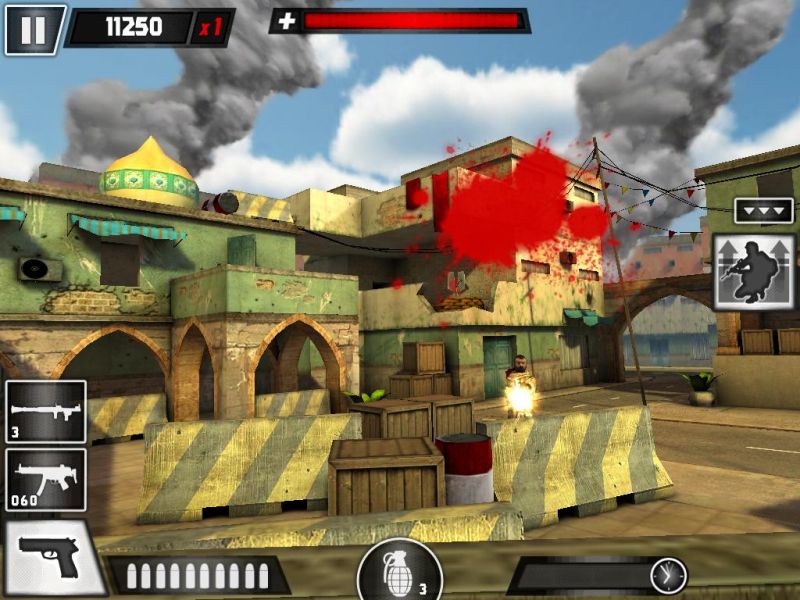The image size is (800, 600).
Task: Tap the soldier cover stance button
Action: point(755,271)
